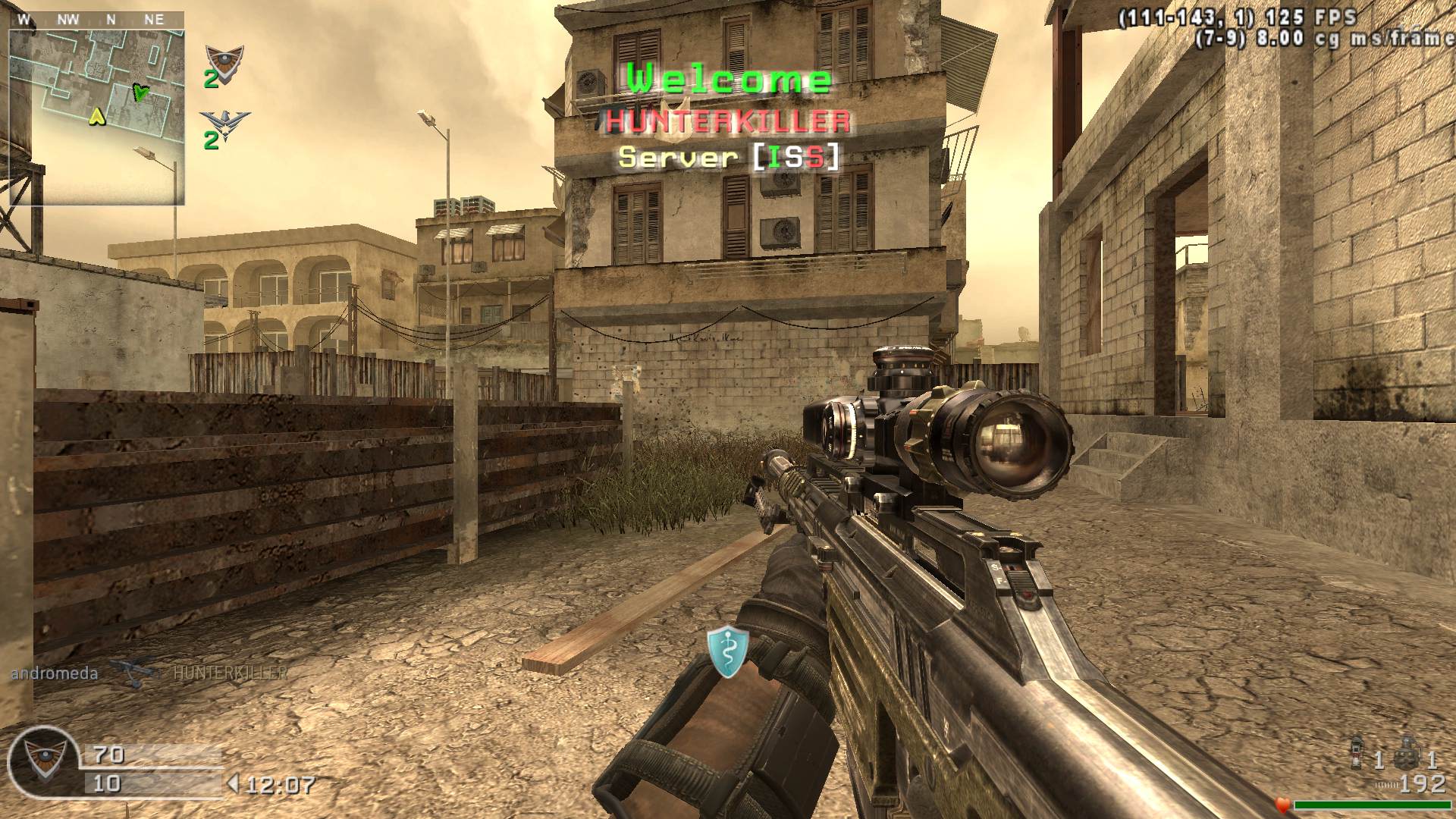Select the green teammate marker on minimap
Image resolution: width=1456 pixels, height=819 pixels.
point(140,93)
